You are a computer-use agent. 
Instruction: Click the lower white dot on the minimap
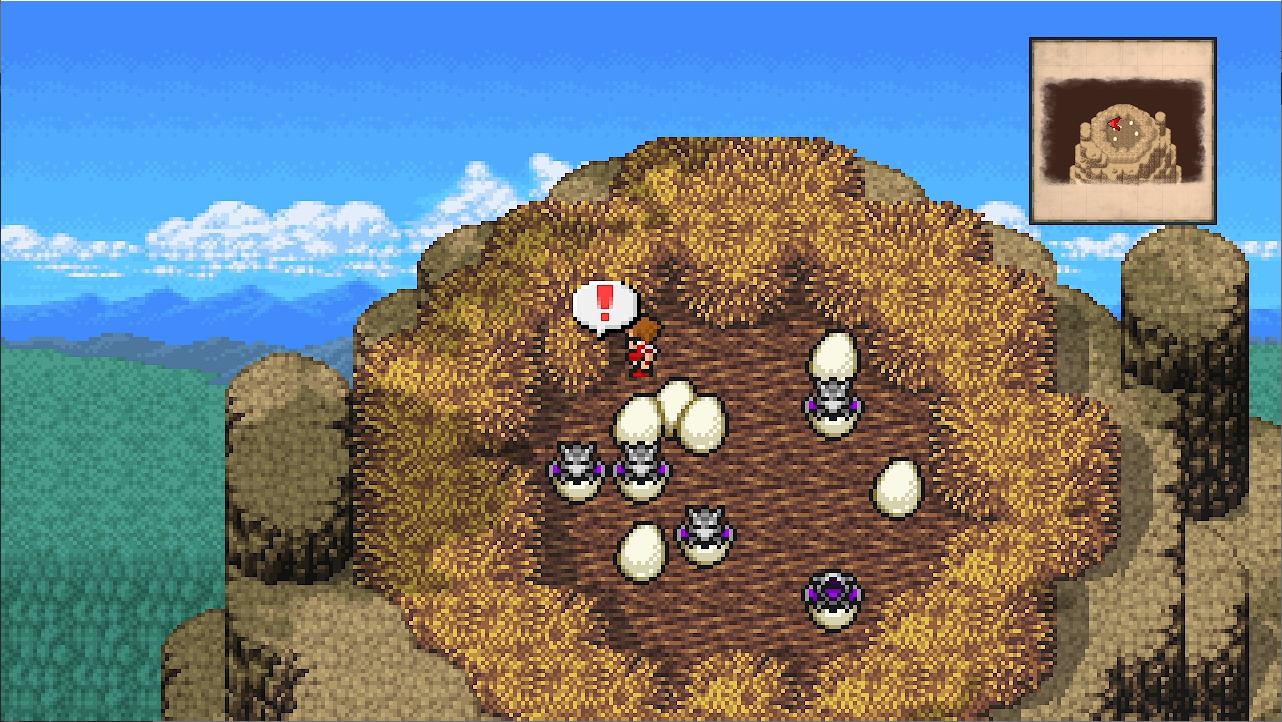coord(1115,140)
